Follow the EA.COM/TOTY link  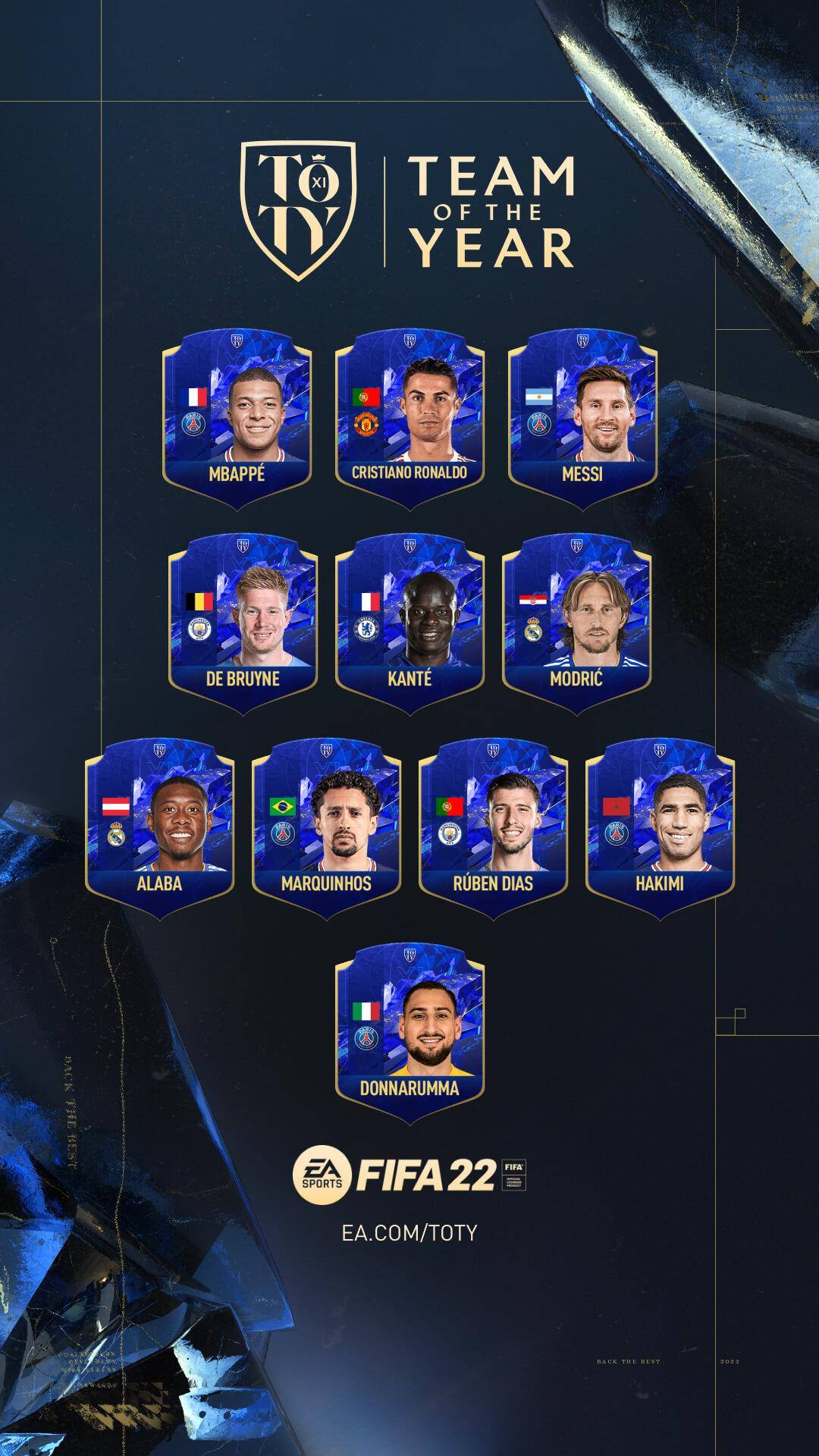click(x=409, y=1232)
